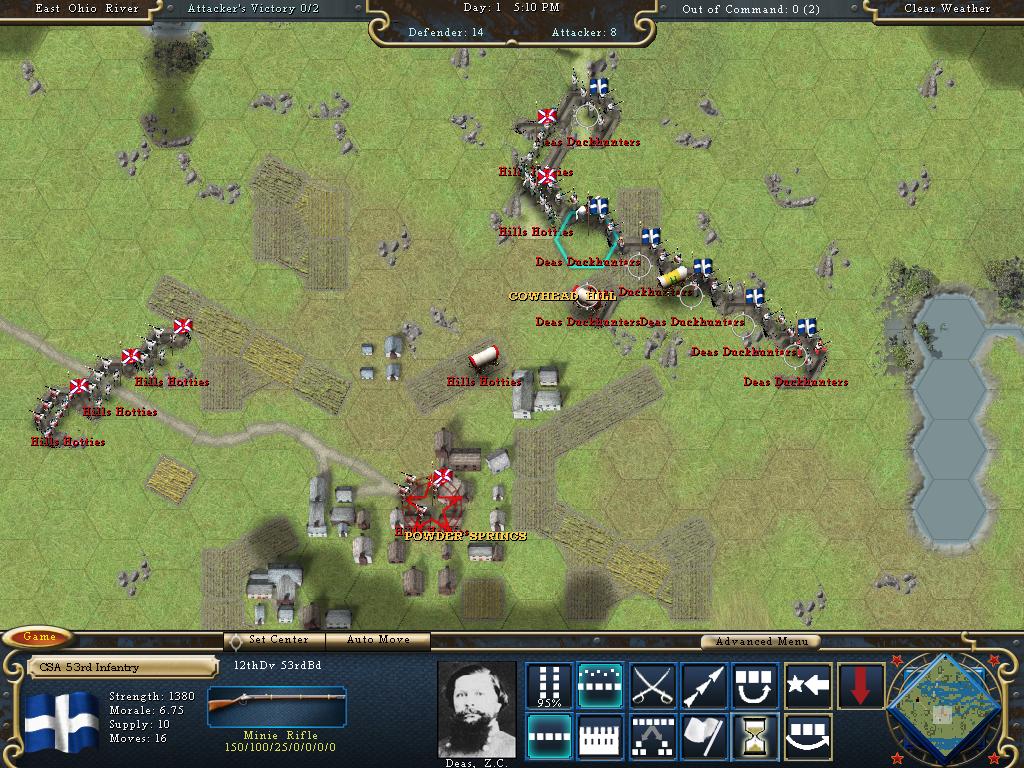Image resolution: width=1024 pixels, height=768 pixels.
Task: Click the wheel icon with curved double arrow
Action: click(x=809, y=737)
